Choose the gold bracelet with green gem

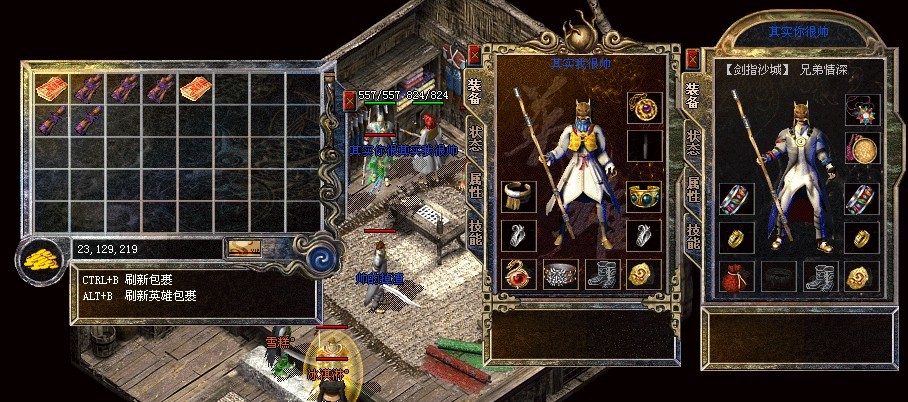[x=645, y=197]
